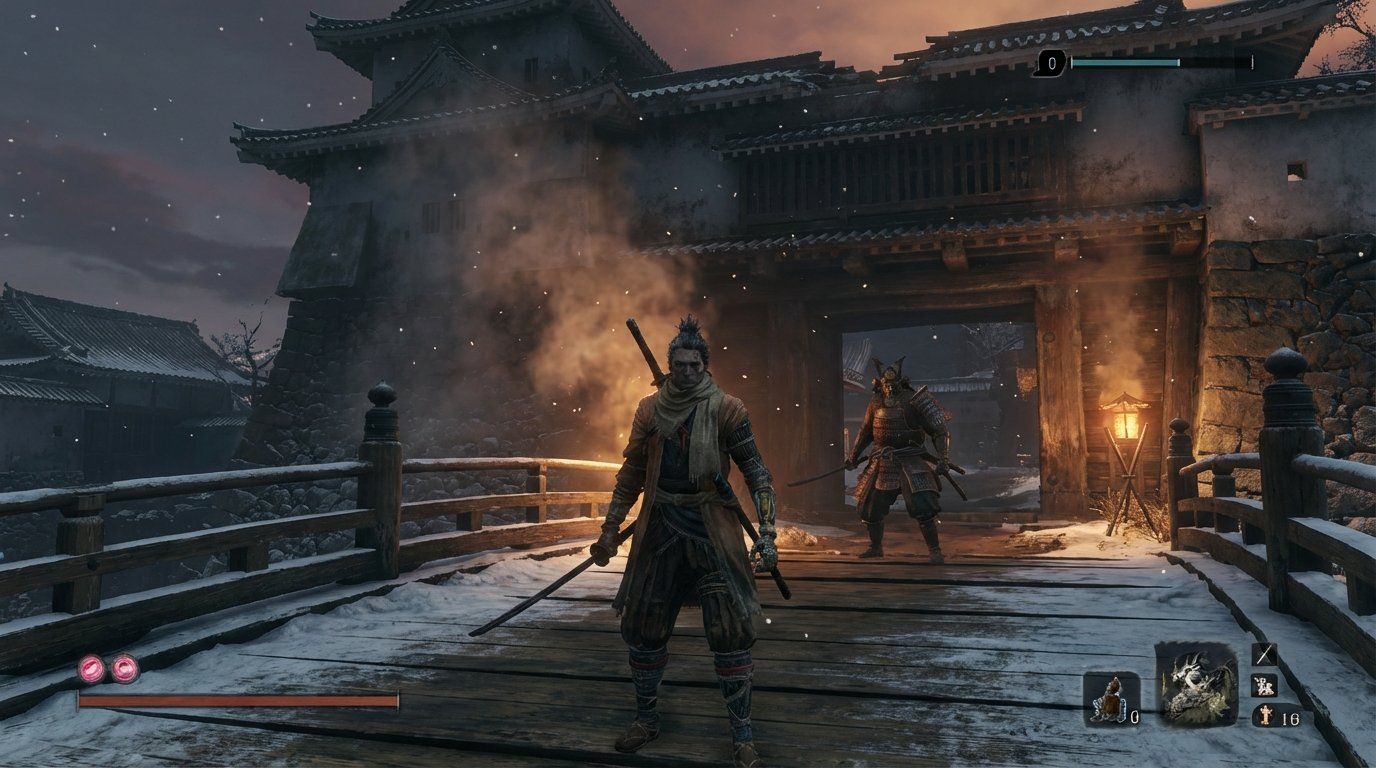Select the left pink resurrection charge orb
1376x768 pixels.
coord(89,666)
